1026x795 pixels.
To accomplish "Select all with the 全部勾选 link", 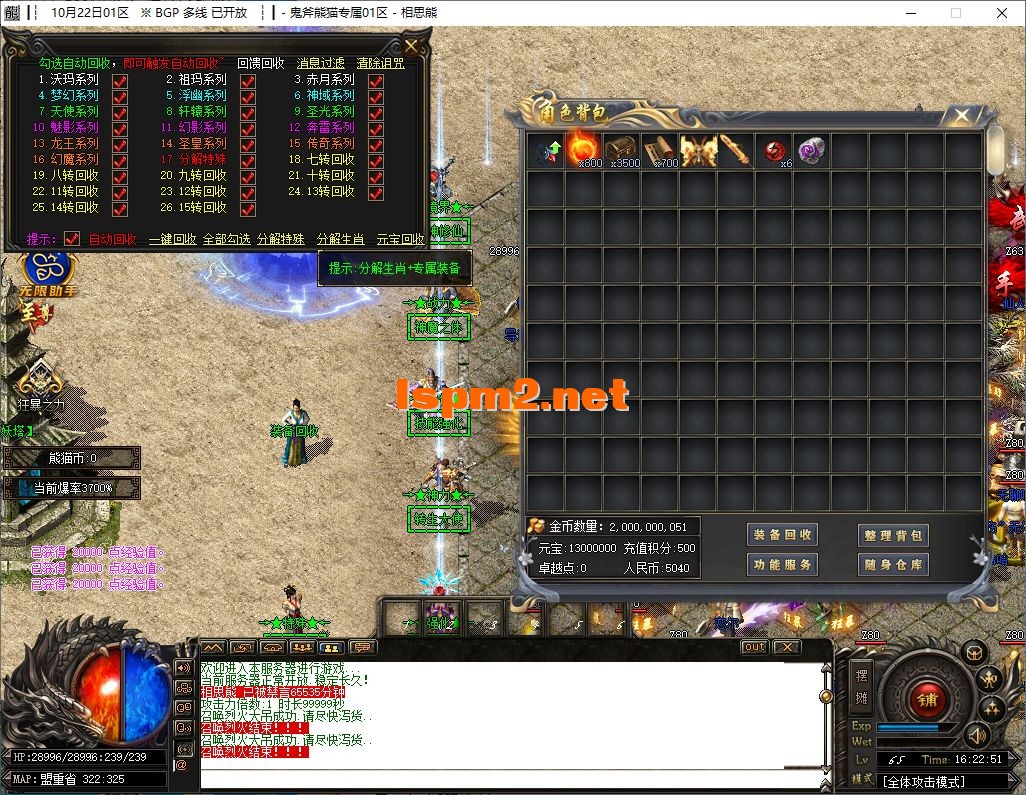I will (226, 240).
